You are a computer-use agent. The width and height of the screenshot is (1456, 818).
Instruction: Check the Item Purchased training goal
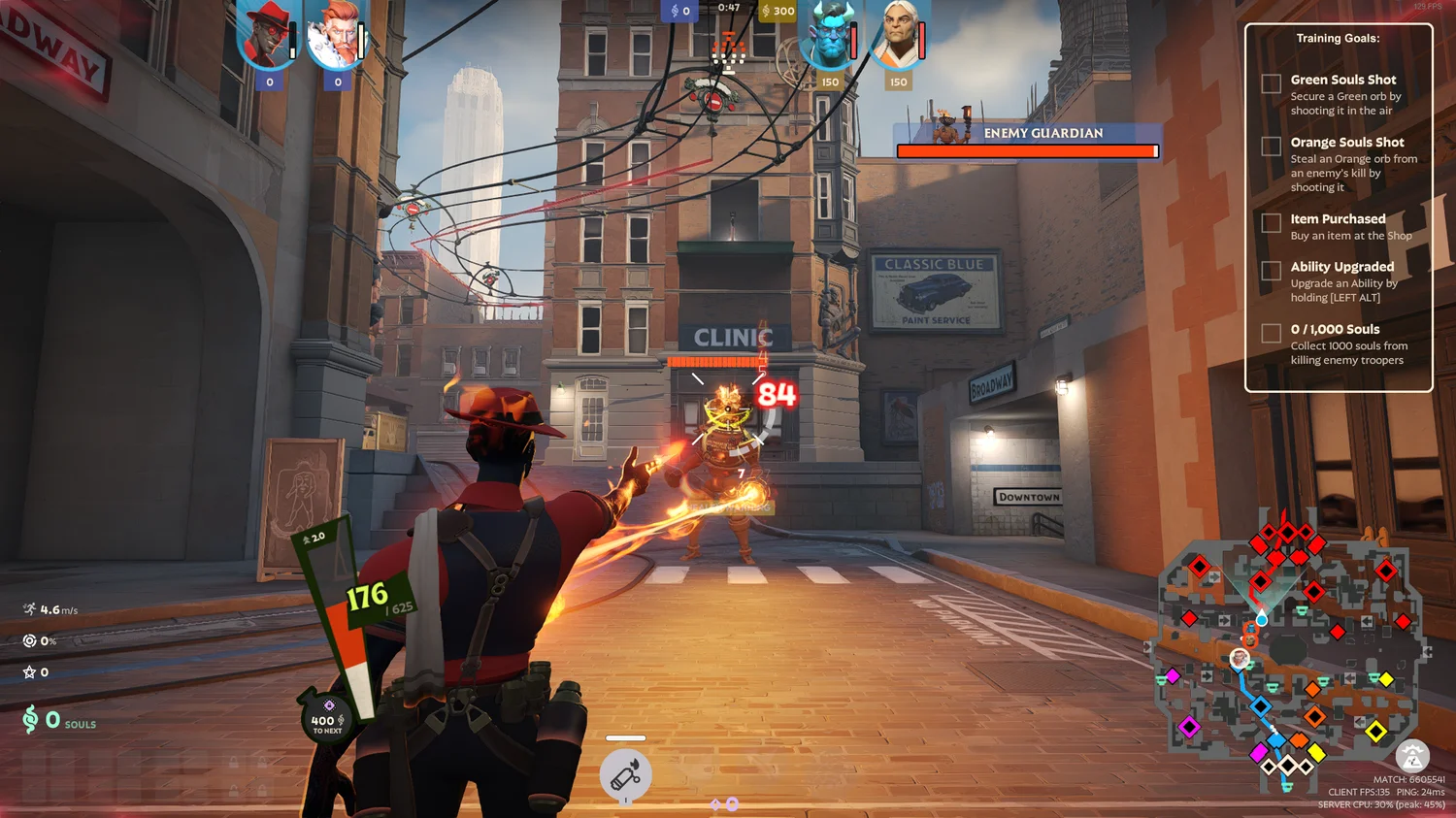coord(1270,223)
